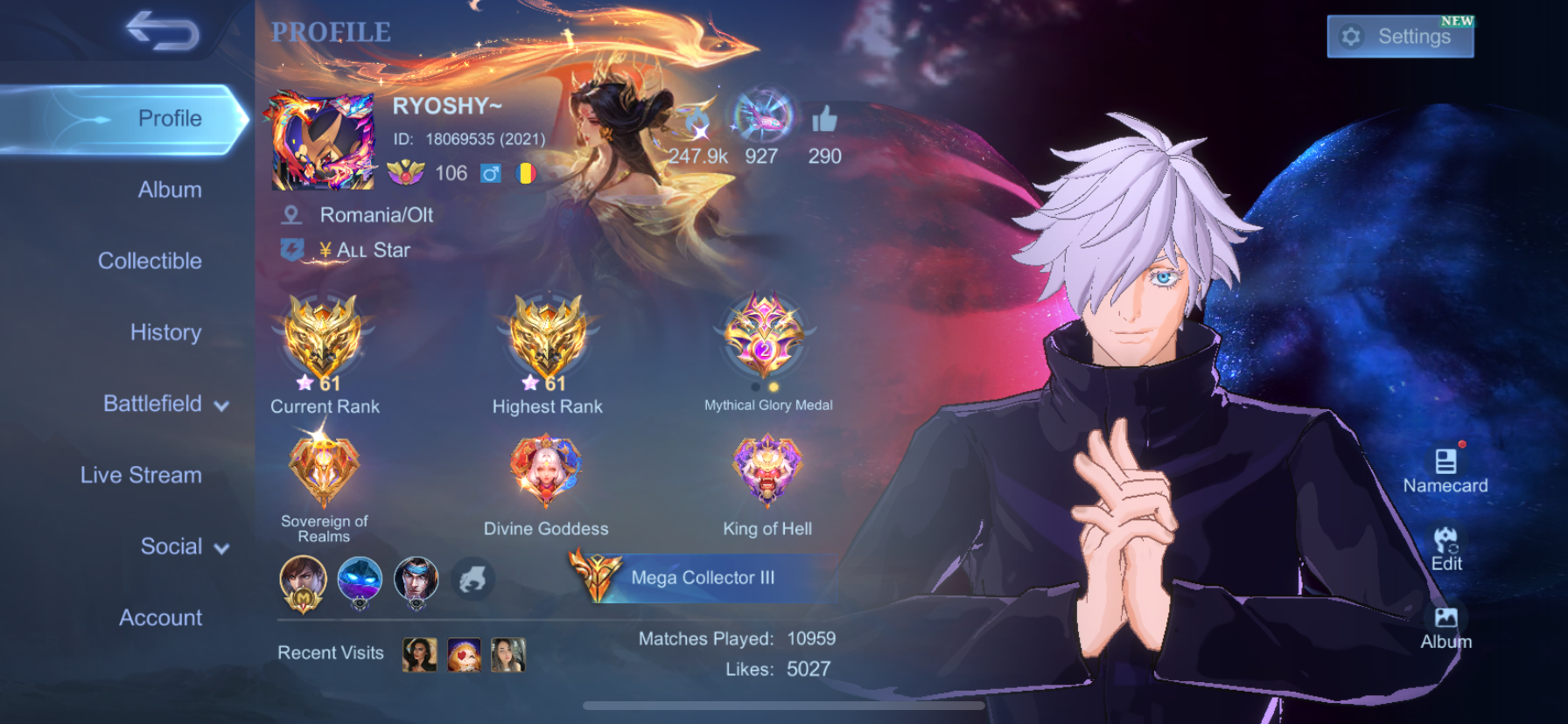
Task: Select the Divine Goddess badge
Action: point(546,470)
